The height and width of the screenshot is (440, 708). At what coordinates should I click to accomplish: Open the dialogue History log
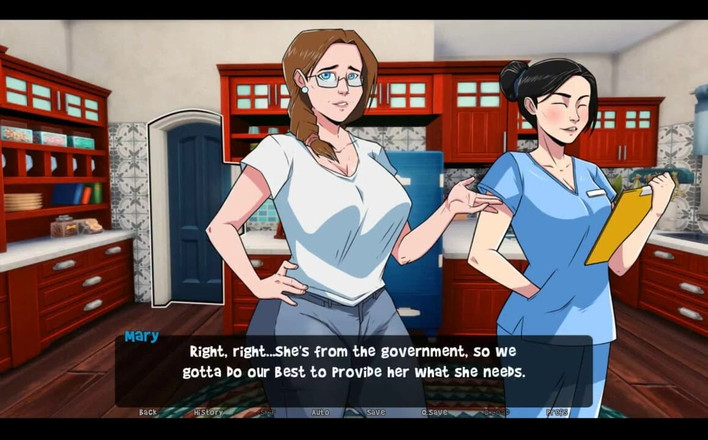[x=208, y=412]
